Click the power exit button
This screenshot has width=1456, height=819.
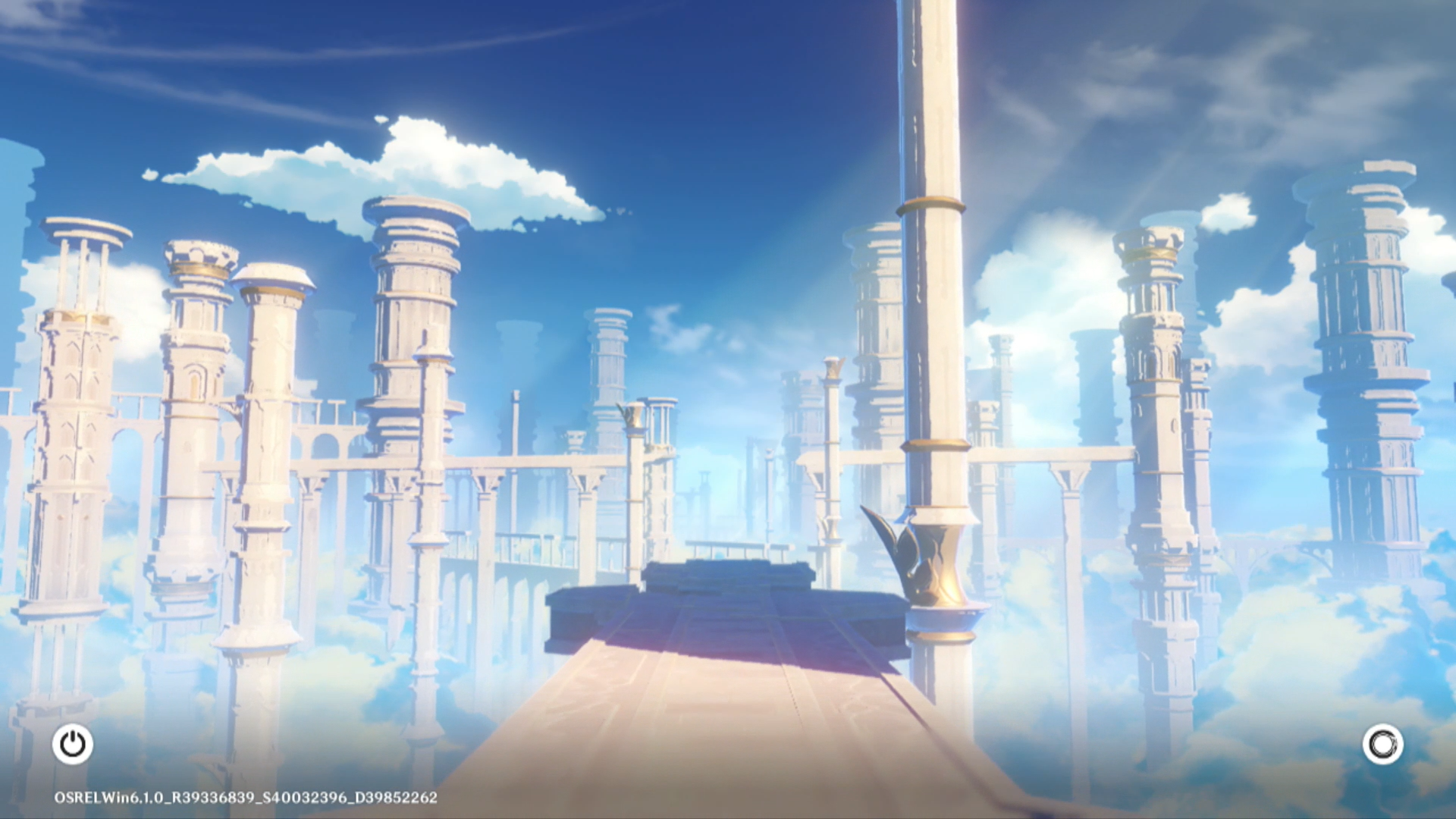73,744
